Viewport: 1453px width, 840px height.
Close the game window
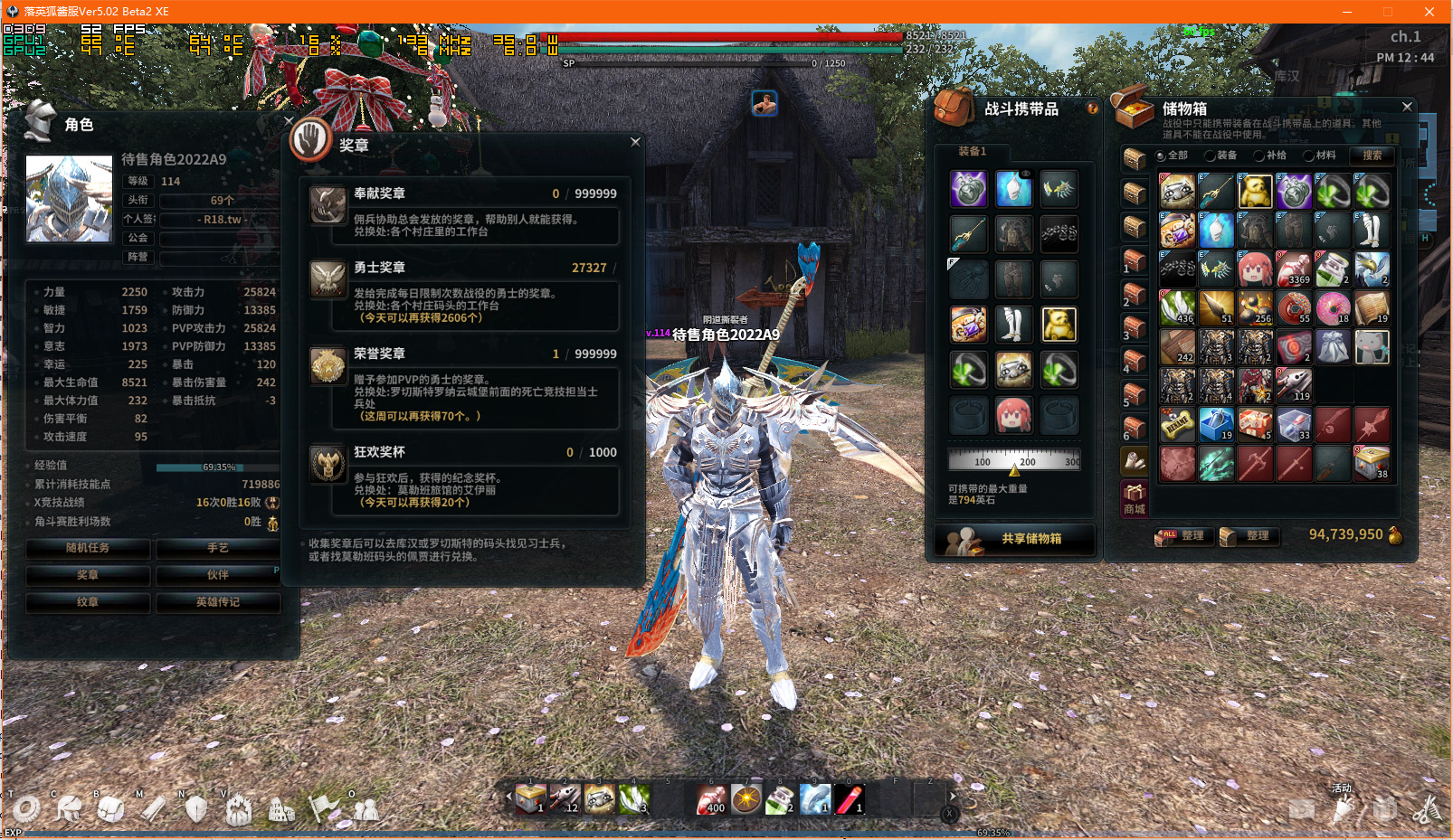point(1429,12)
